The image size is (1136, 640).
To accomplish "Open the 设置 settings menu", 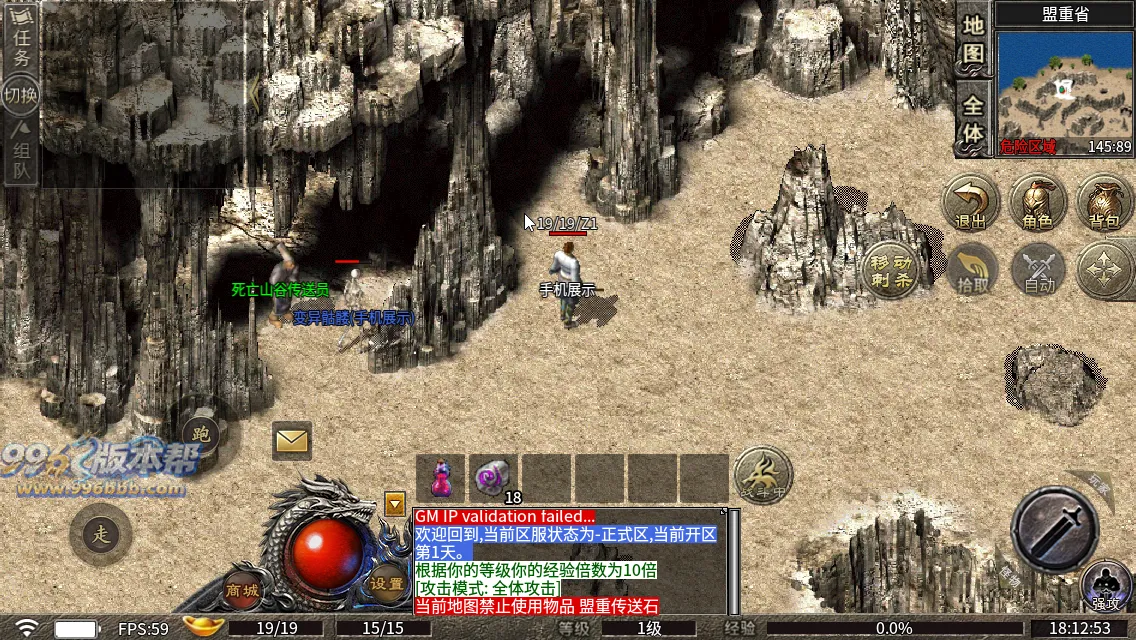I will point(386,583).
